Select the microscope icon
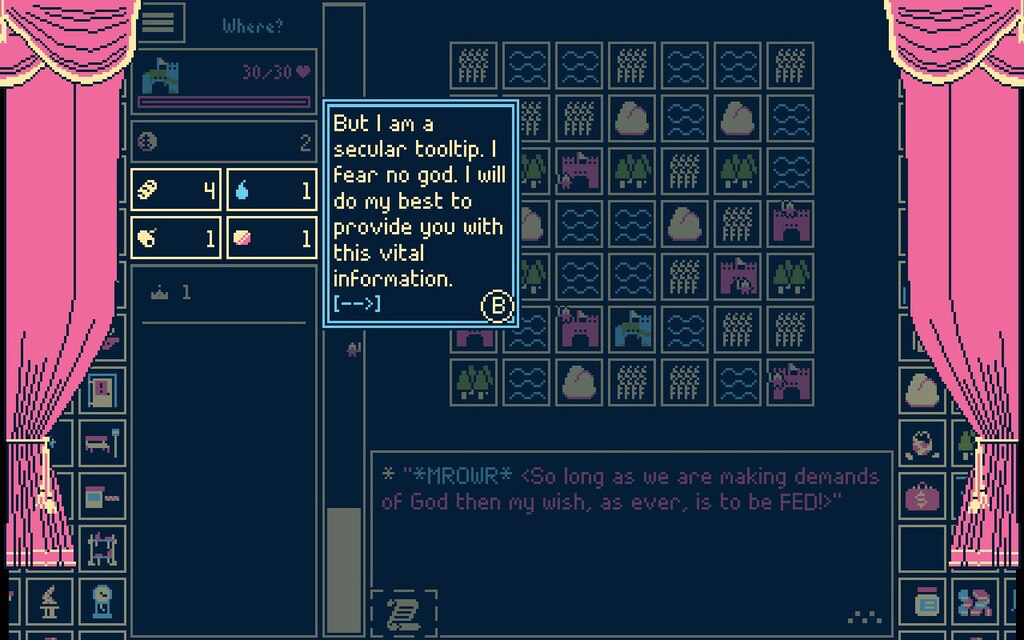 click(x=49, y=602)
